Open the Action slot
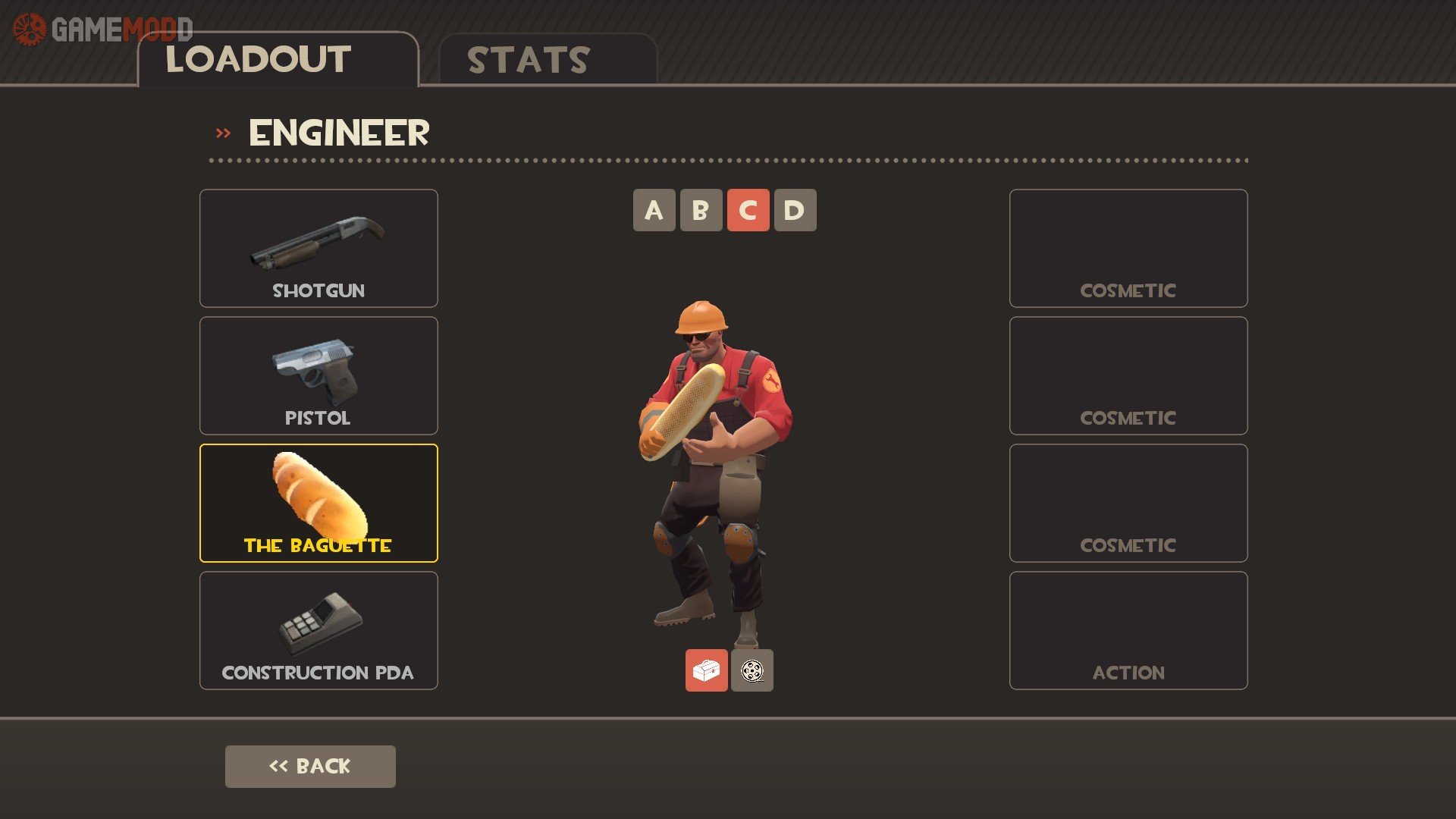 point(1128,630)
